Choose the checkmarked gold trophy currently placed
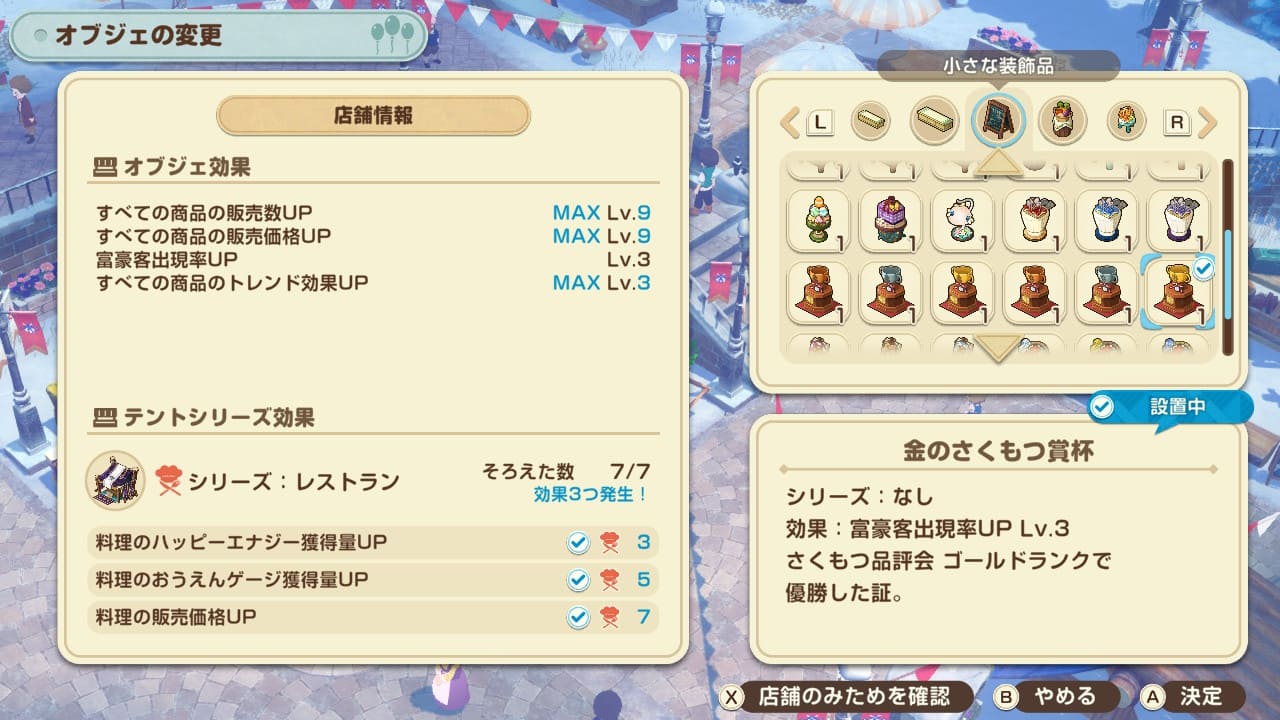 (1177, 293)
